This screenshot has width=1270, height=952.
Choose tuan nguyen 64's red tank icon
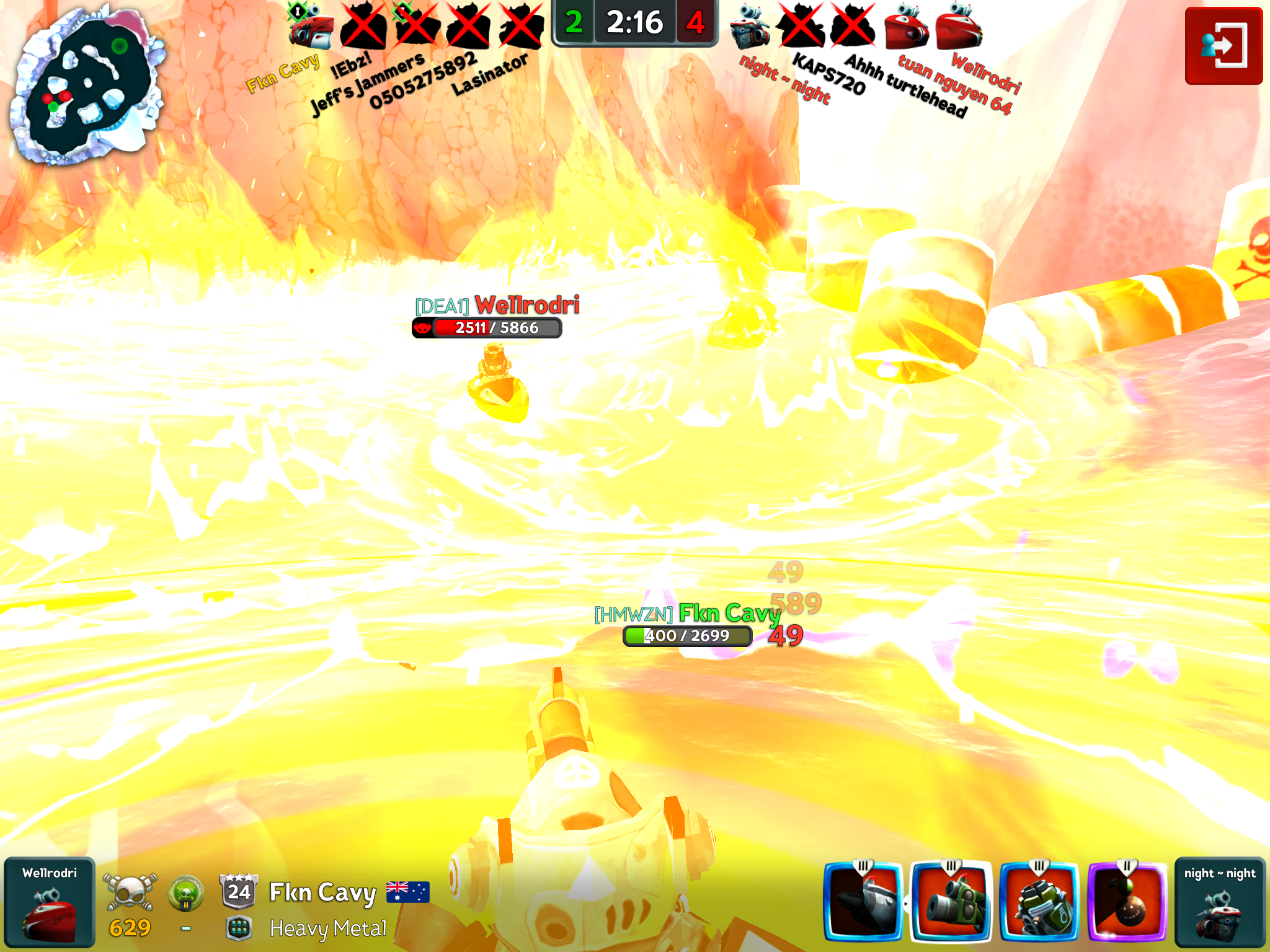907,27
